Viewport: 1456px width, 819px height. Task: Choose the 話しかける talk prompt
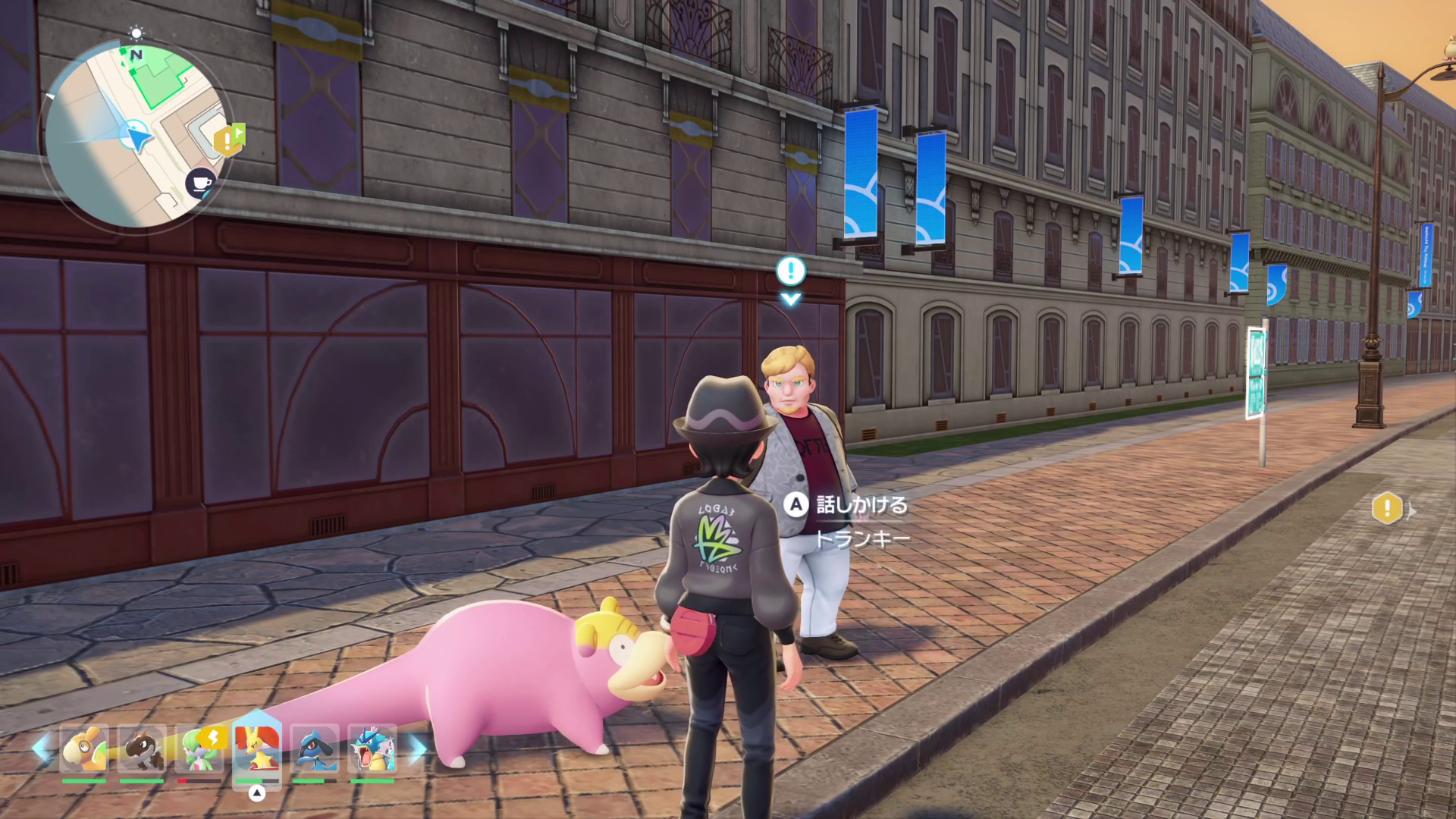tap(849, 505)
